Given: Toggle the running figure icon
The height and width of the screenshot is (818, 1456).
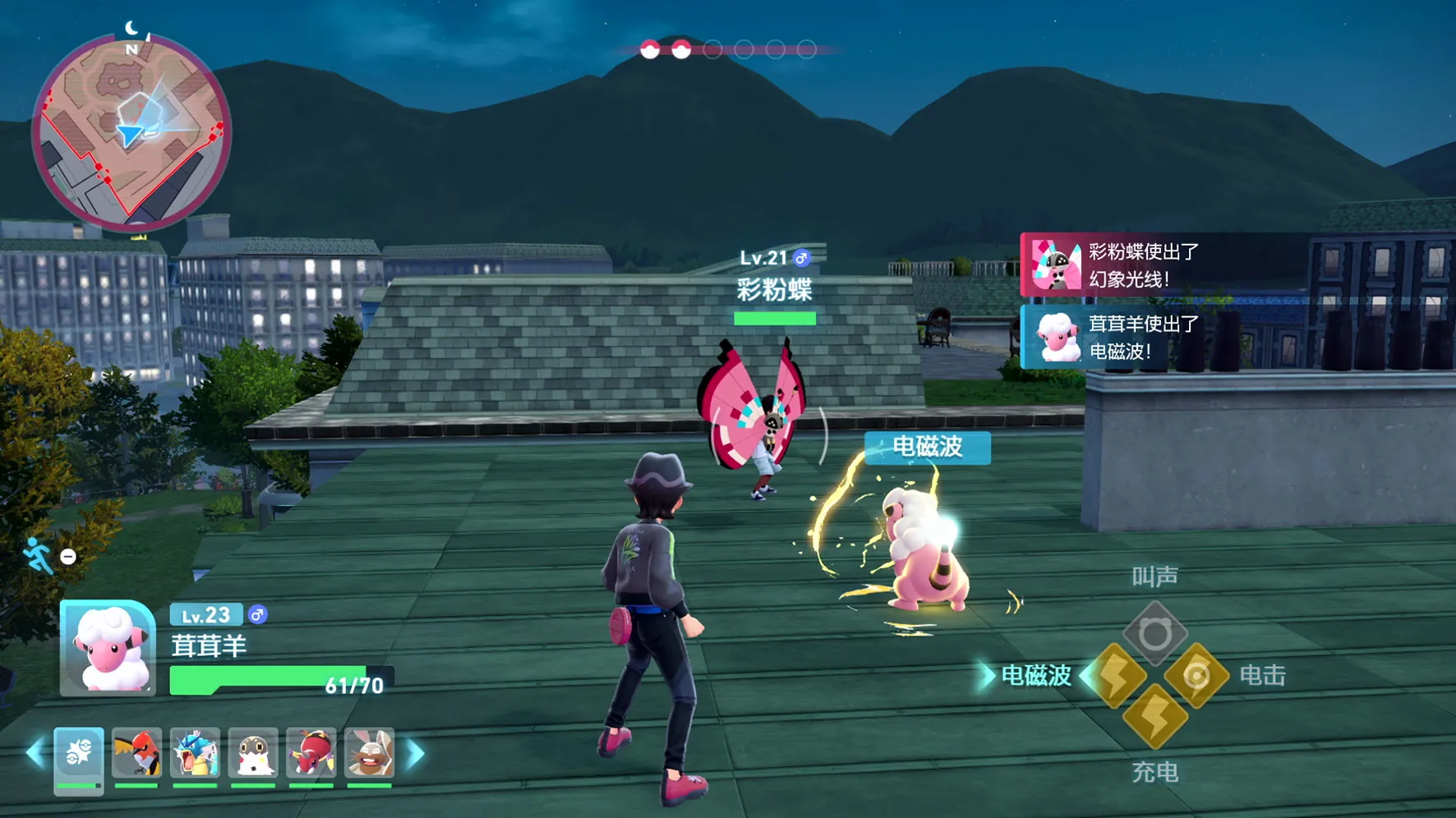Looking at the screenshot, I should click(x=38, y=556).
